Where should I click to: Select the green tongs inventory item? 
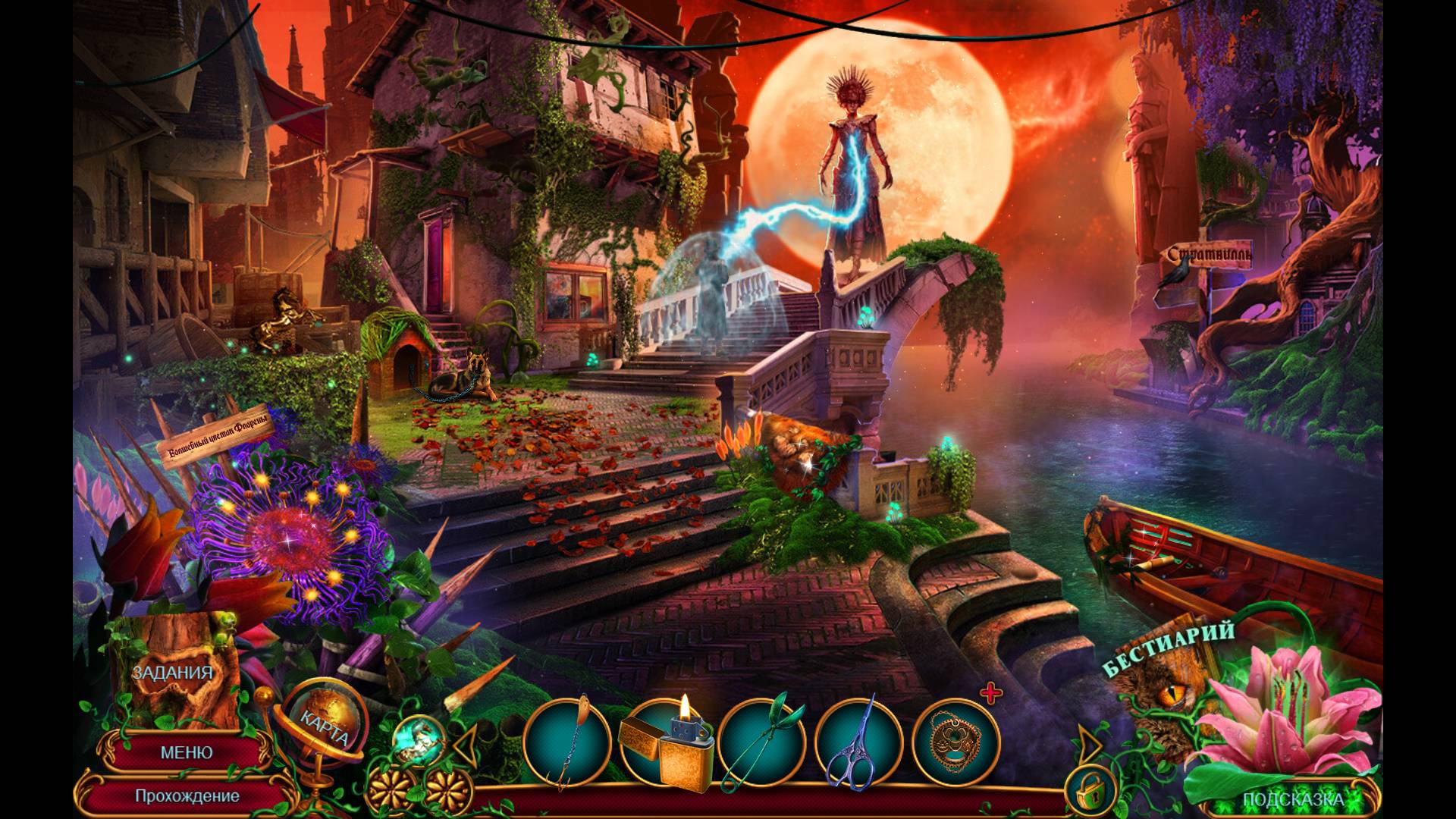pyautogui.click(x=761, y=742)
